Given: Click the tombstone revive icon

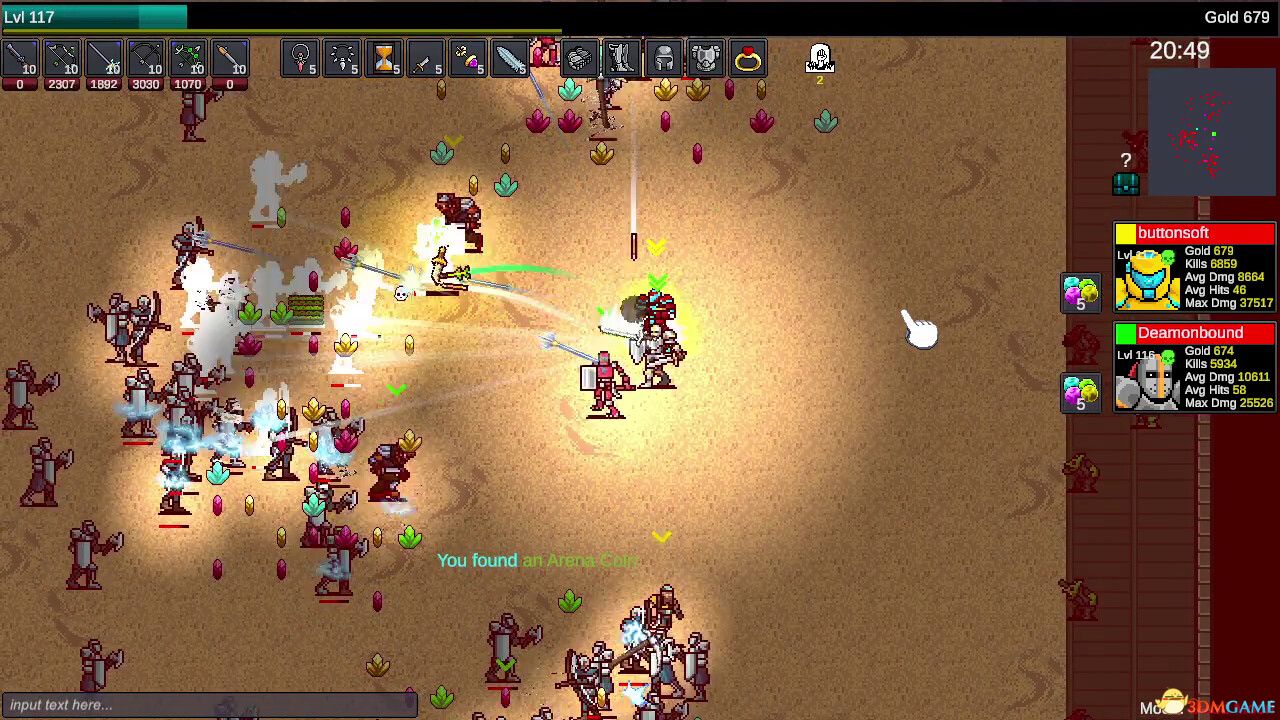Looking at the screenshot, I should [x=819, y=58].
